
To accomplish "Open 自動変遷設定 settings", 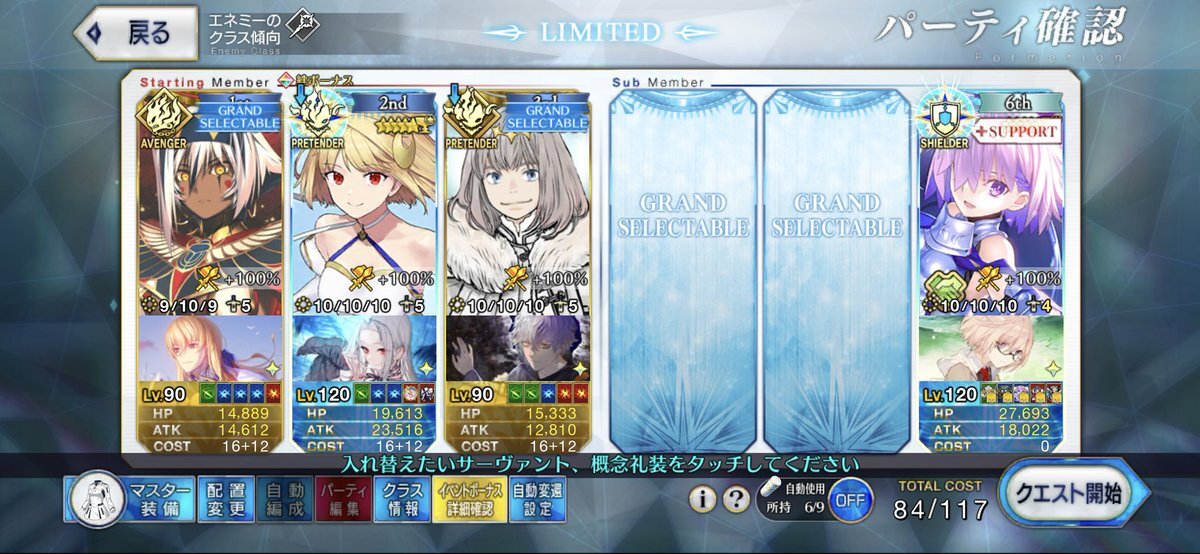I will point(537,499).
